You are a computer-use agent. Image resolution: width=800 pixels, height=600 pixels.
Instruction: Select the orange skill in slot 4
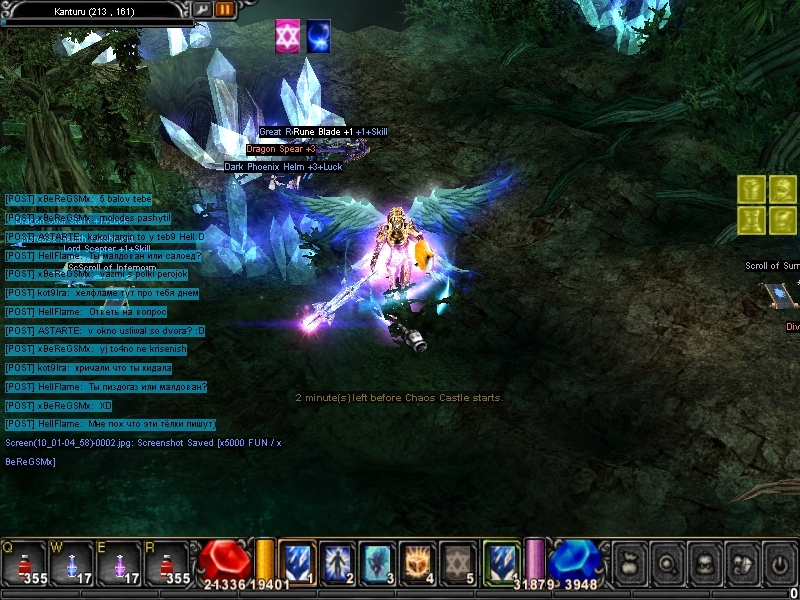click(416, 562)
